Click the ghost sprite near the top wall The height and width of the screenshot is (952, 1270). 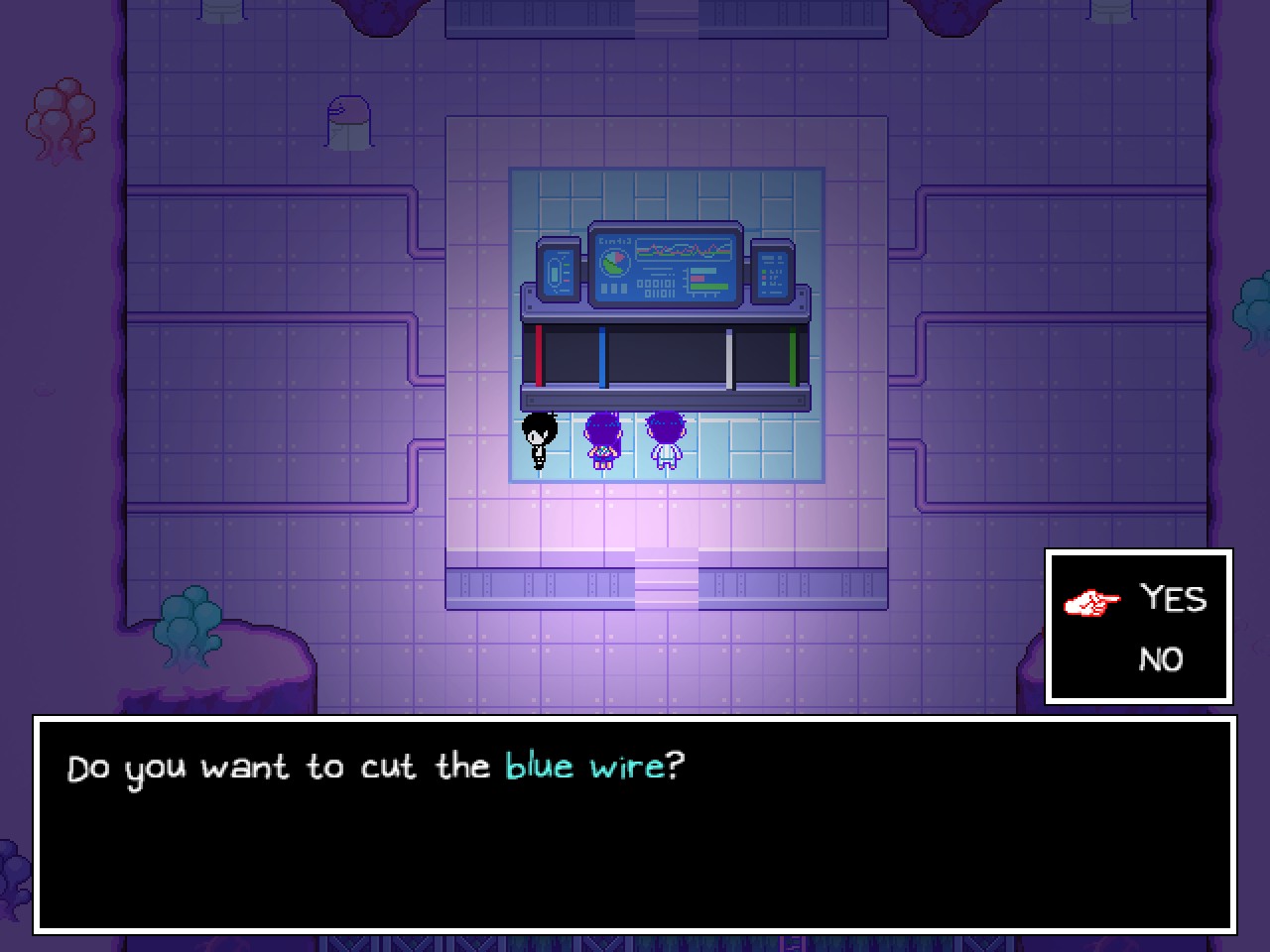pos(346,119)
